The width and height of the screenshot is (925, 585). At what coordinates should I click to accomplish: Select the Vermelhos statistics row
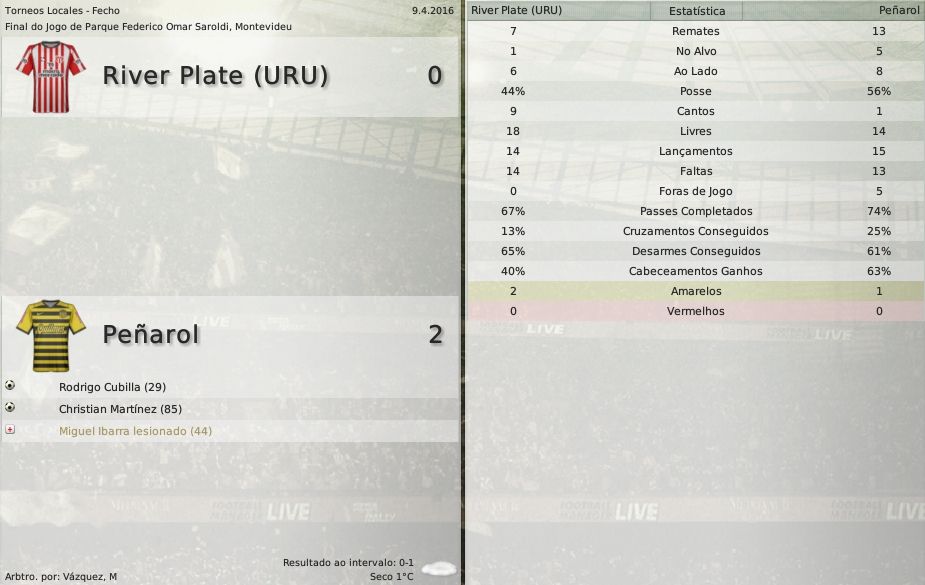(696, 311)
